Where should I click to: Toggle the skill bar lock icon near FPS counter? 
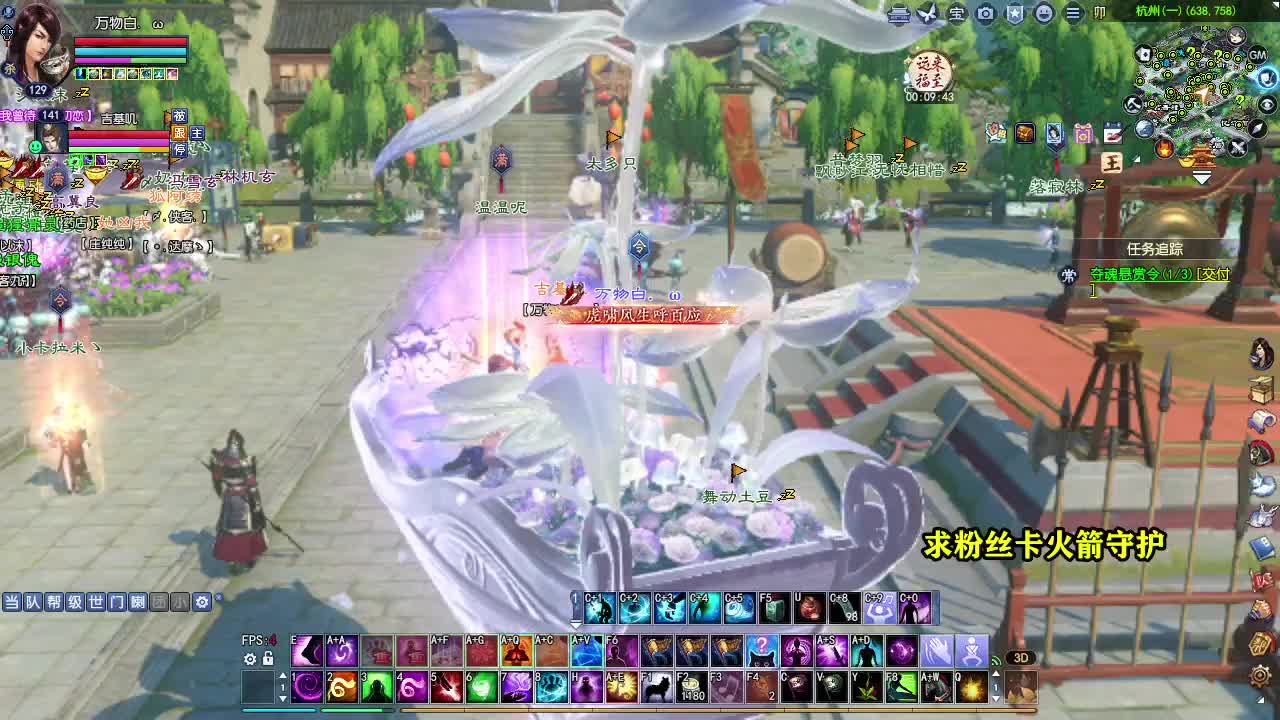(267, 658)
